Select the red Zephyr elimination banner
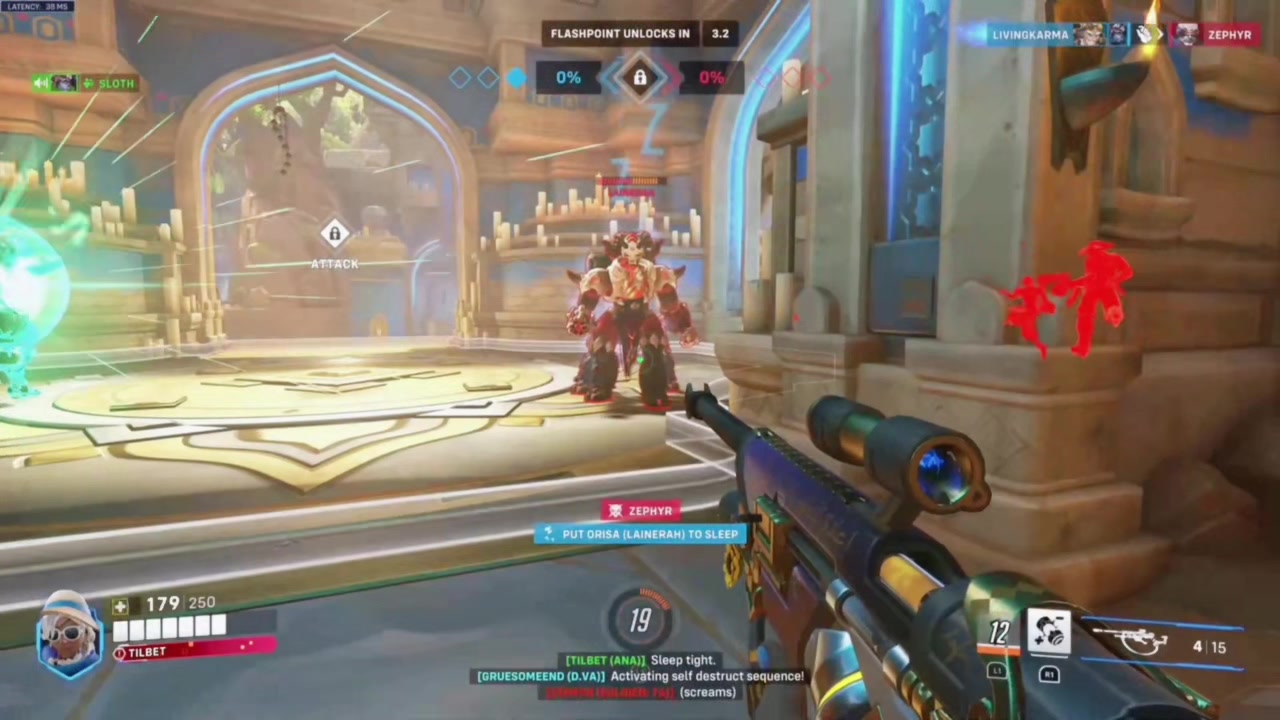 tap(640, 511)
